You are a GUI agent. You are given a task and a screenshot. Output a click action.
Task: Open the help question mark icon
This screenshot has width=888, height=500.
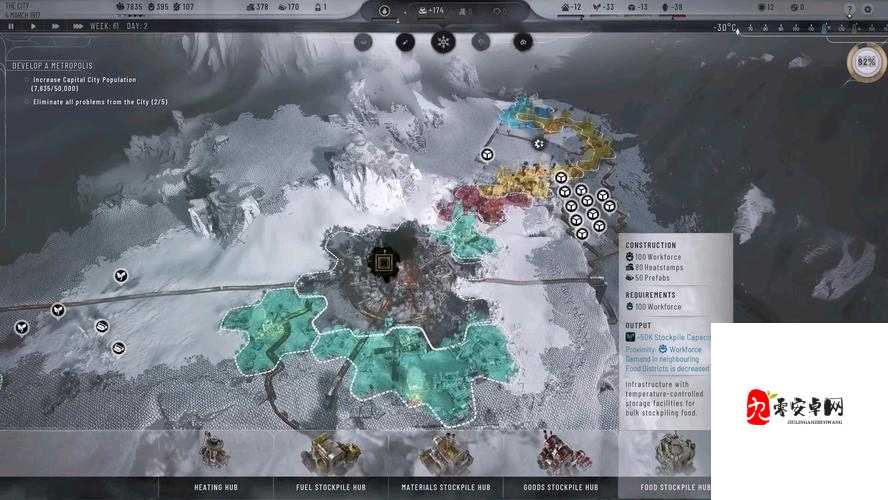tap(849, 8)
